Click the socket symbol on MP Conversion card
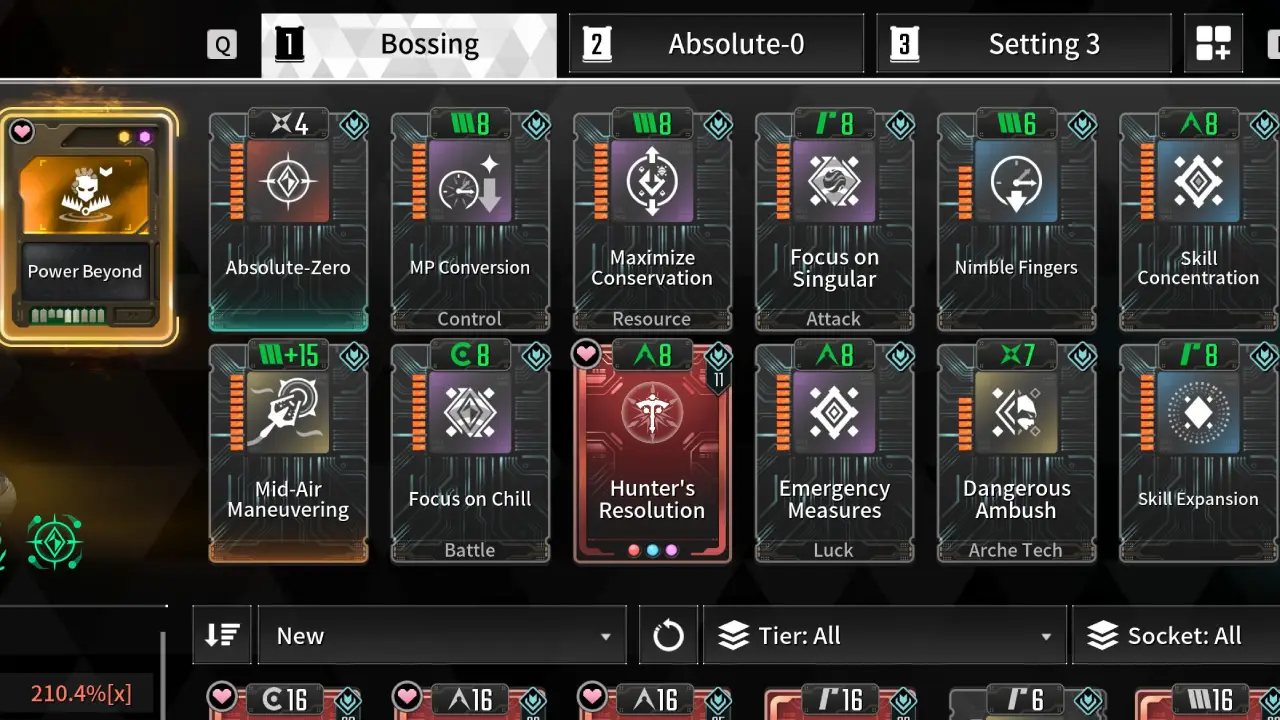Image resolution: width=1280 pixels, height=720 pixels. pos(535,125)
